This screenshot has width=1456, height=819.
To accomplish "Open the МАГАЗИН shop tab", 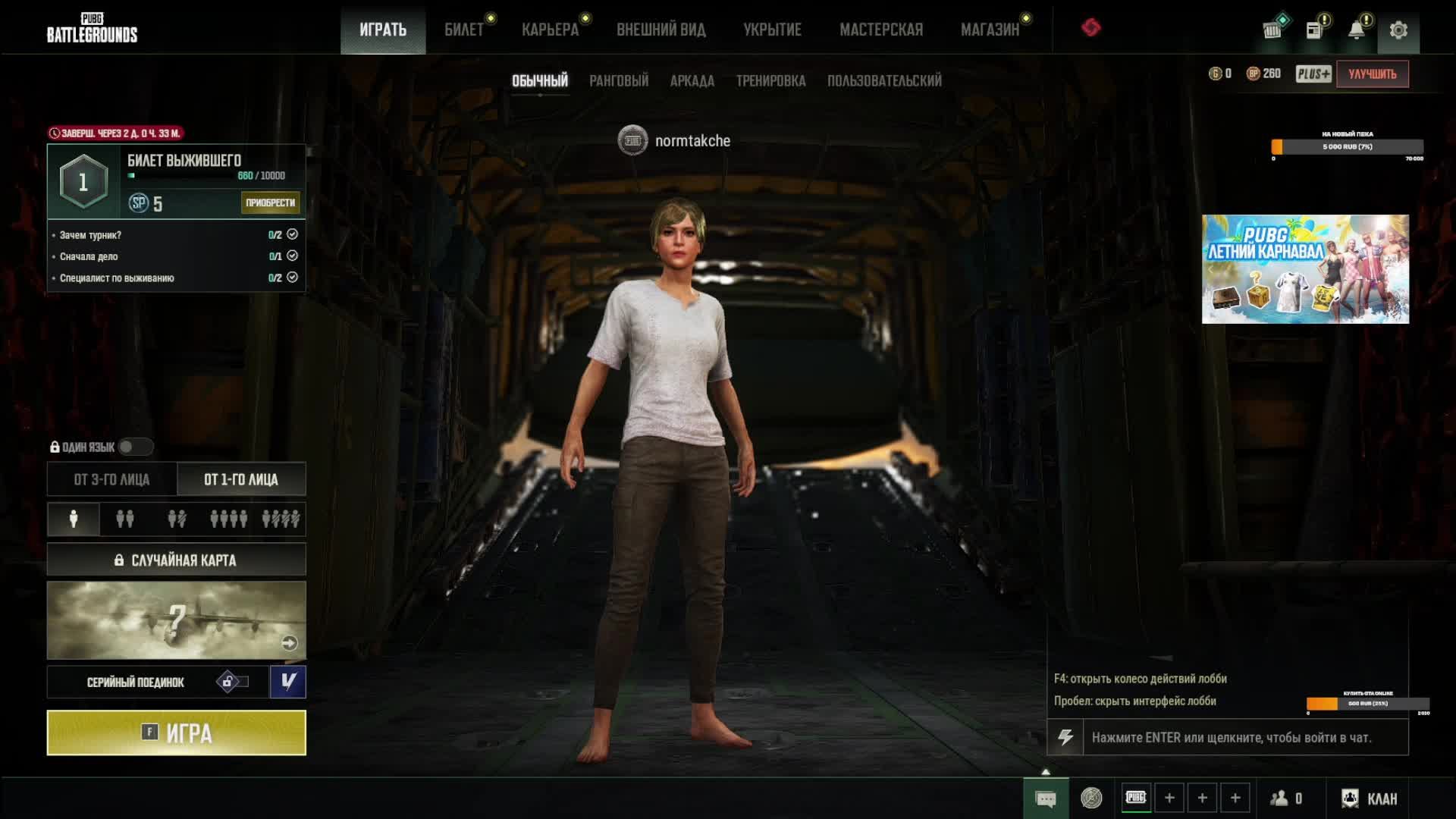I will pyautogui.click(x=990, y=30).
